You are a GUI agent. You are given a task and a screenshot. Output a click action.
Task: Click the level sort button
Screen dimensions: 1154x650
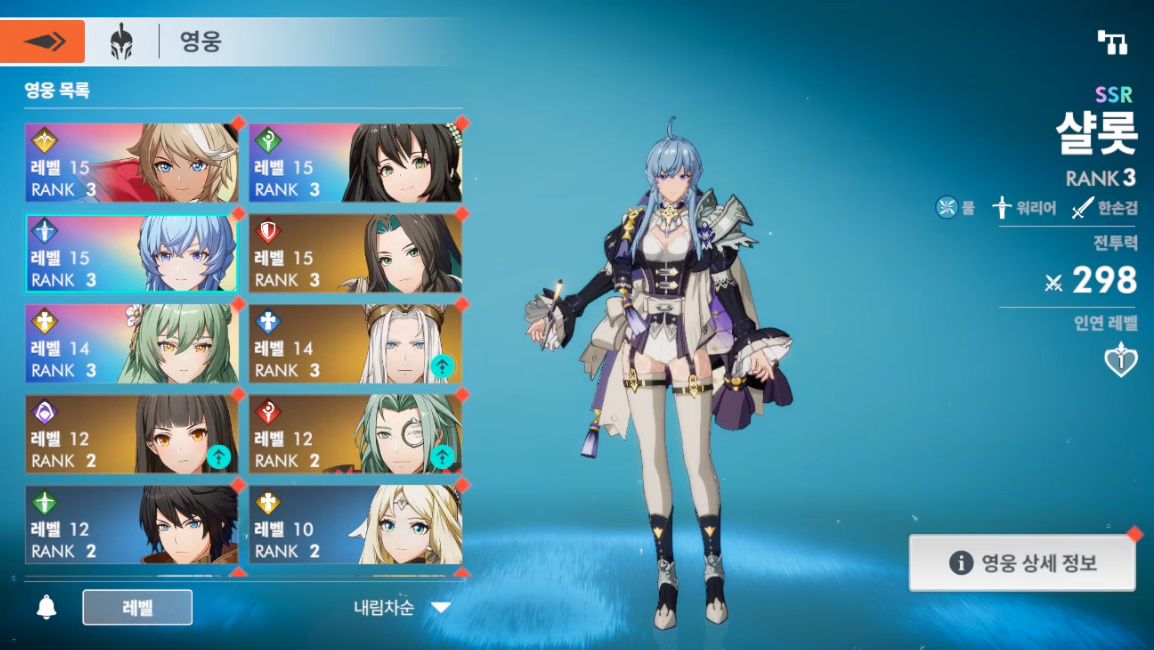click(137, 607)
